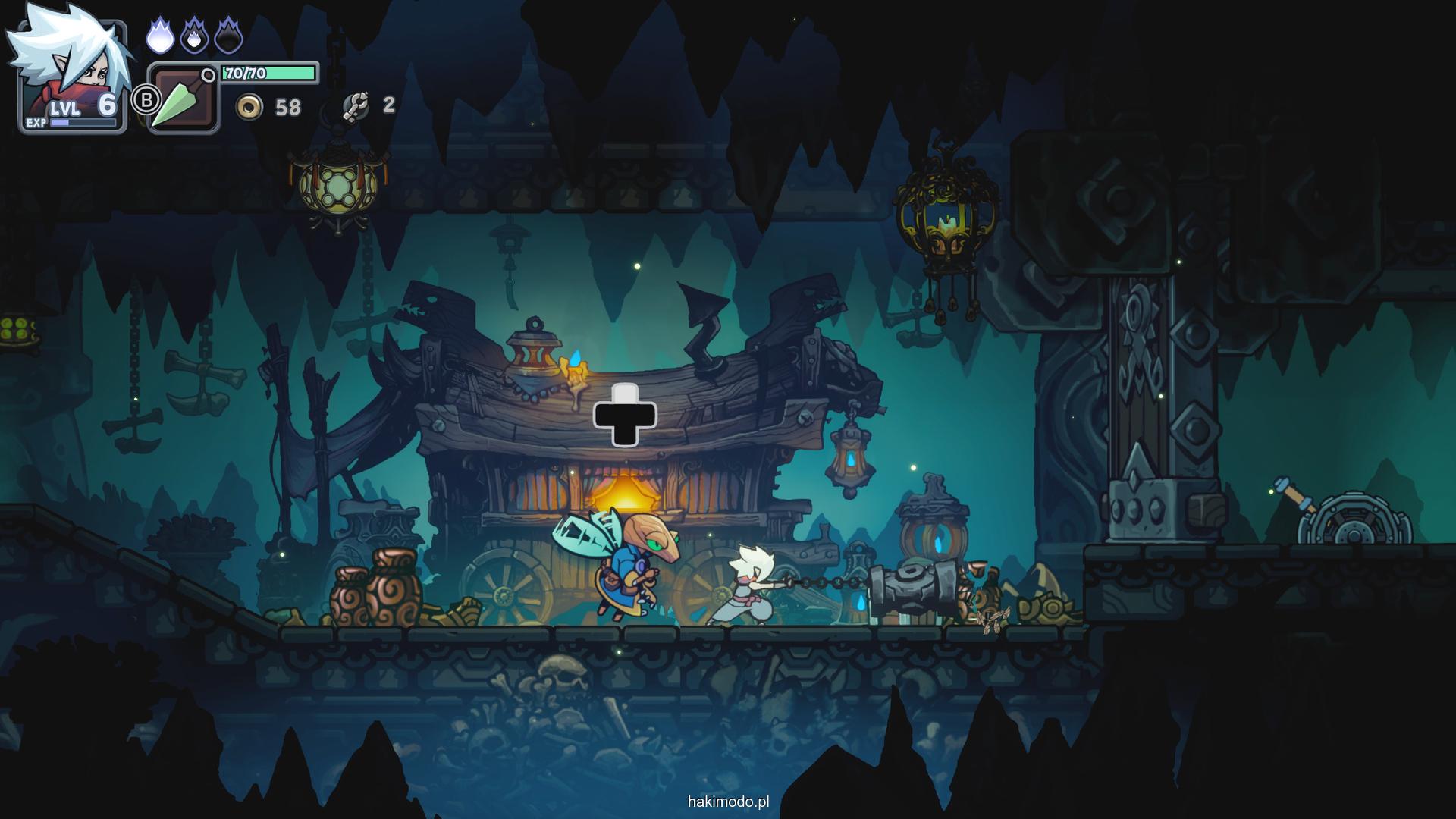
Task: Click the hakimodo.pl watermark
Action: coord(728,802)
